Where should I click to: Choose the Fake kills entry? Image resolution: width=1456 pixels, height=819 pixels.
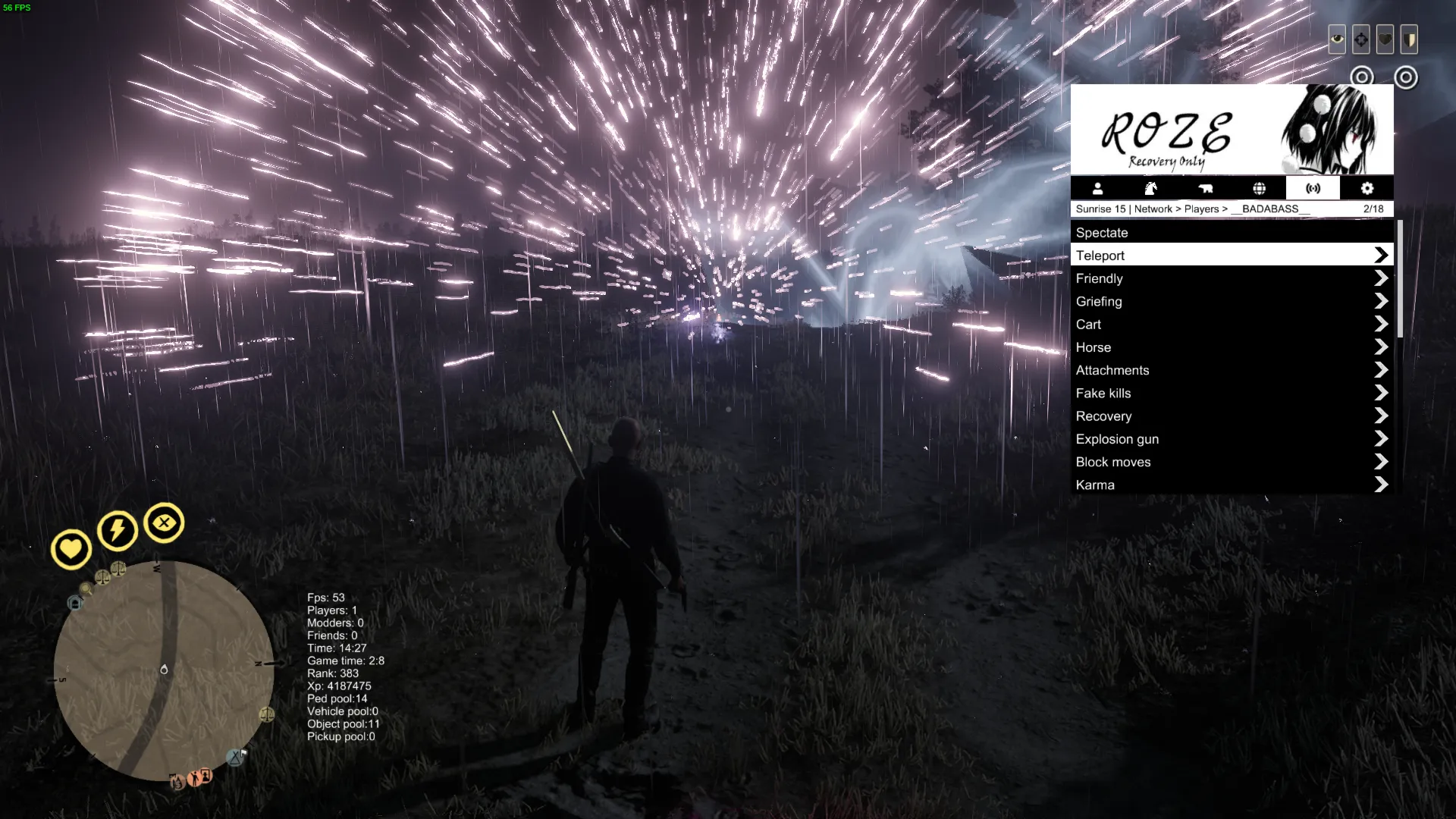[1232, 393]
